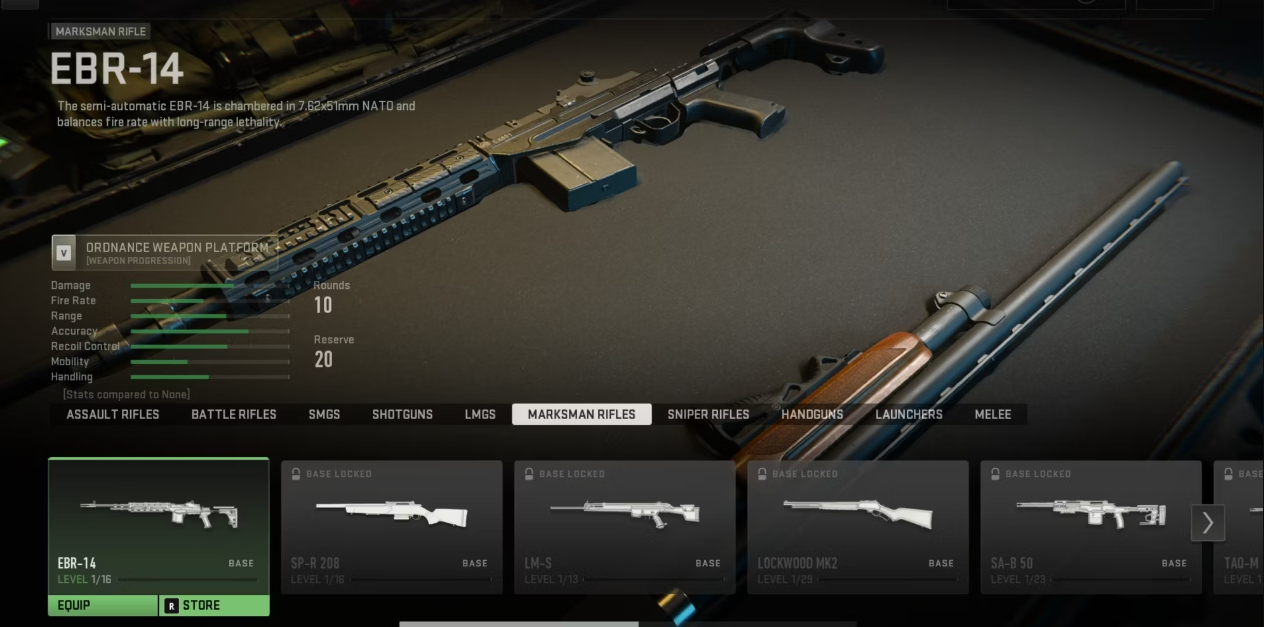The image size is (1264, 627).
Task: Switch to the Assault Rifles tab
Action: 113,414
